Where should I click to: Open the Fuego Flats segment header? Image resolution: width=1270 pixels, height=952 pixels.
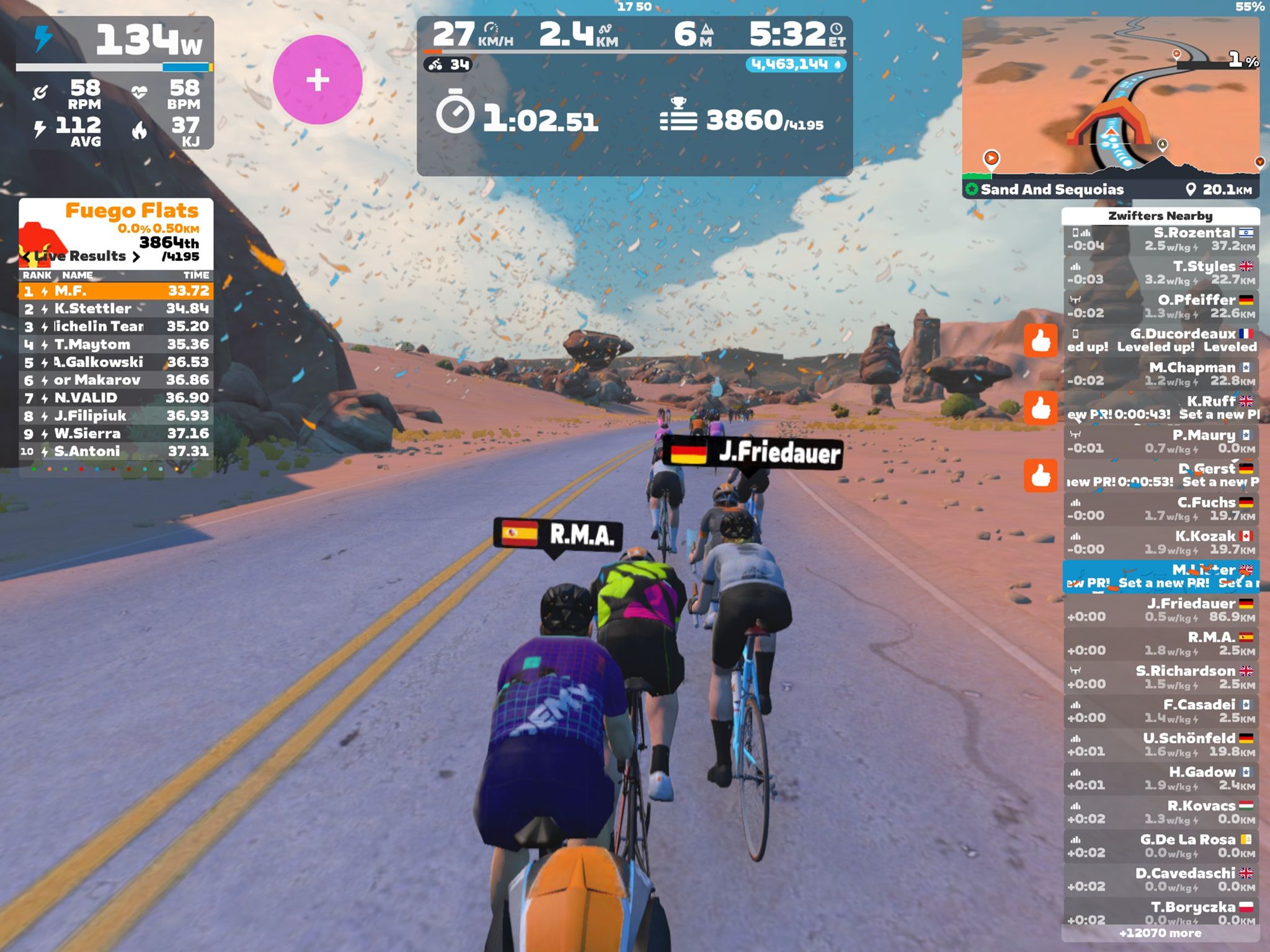[131, 211]
